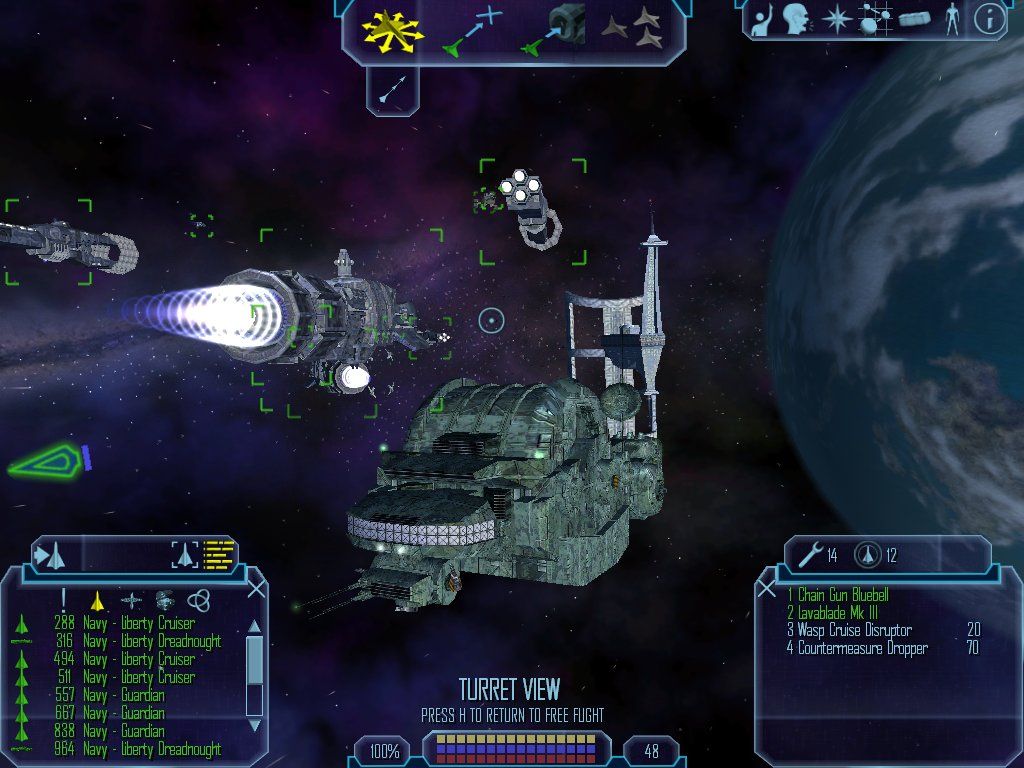The image size is (1024, 768).
Task: Show the cargo inventory crate icon
Action: (x=914, y=19)
